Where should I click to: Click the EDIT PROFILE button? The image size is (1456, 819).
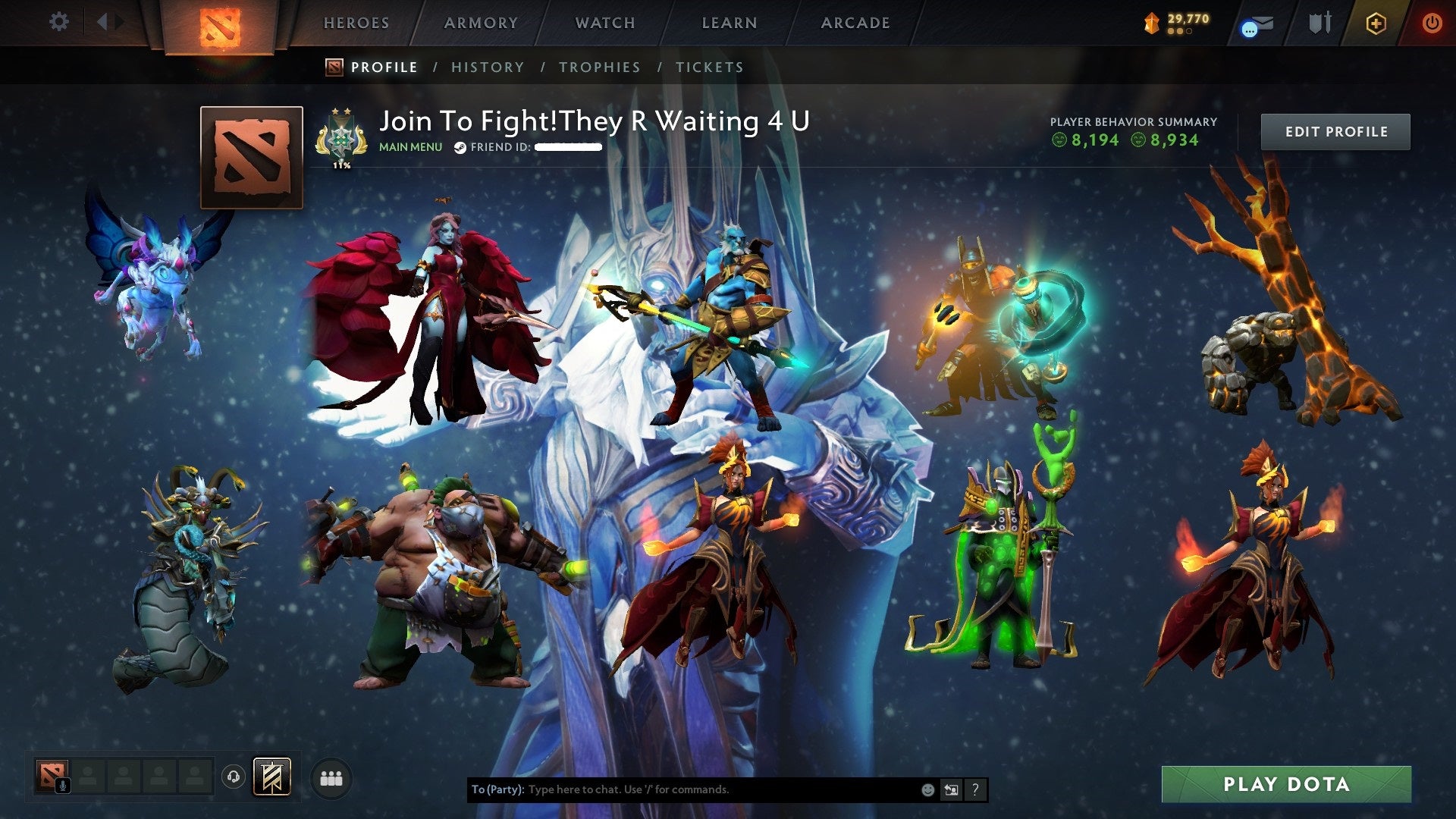(x=1335, y=130)
